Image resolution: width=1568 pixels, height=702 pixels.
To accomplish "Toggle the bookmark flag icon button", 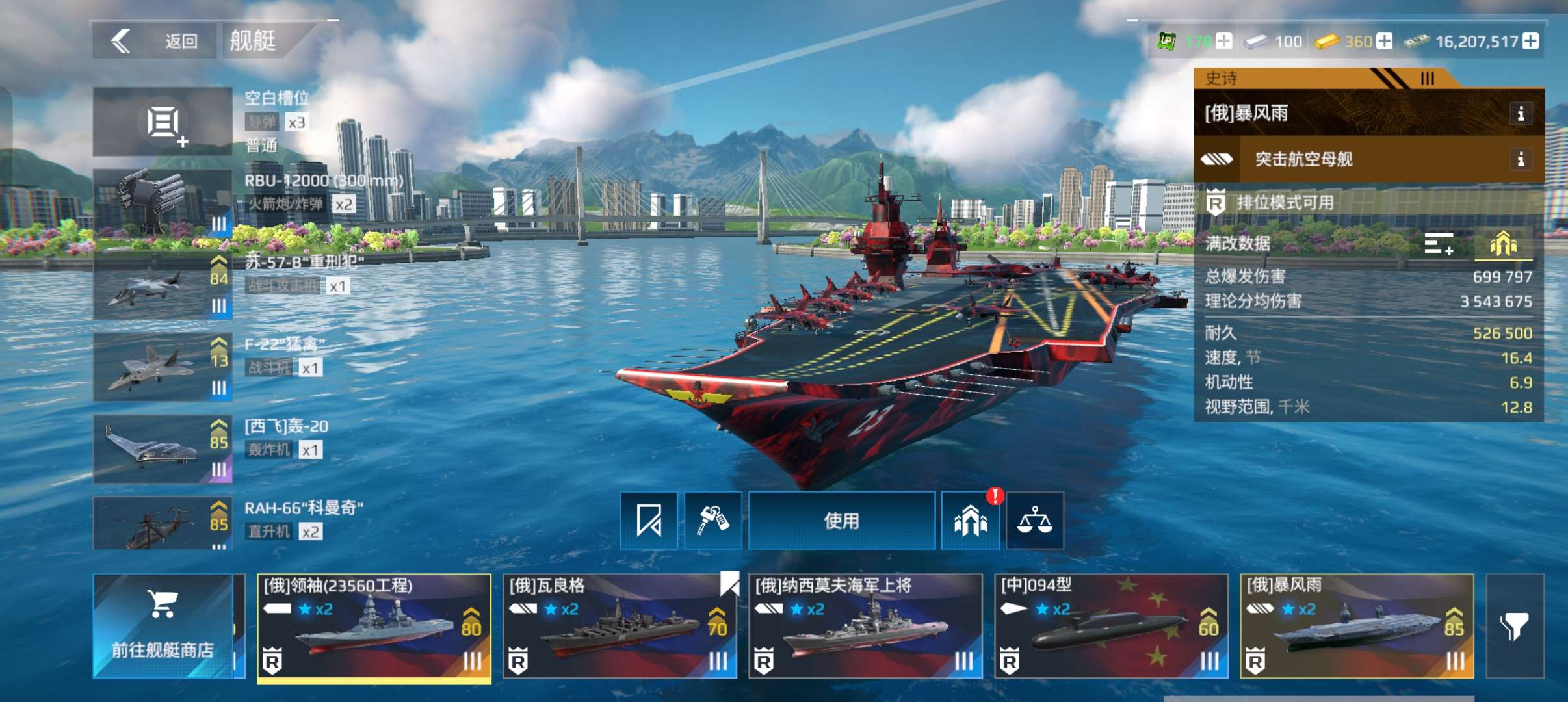I will coord(649,521).
